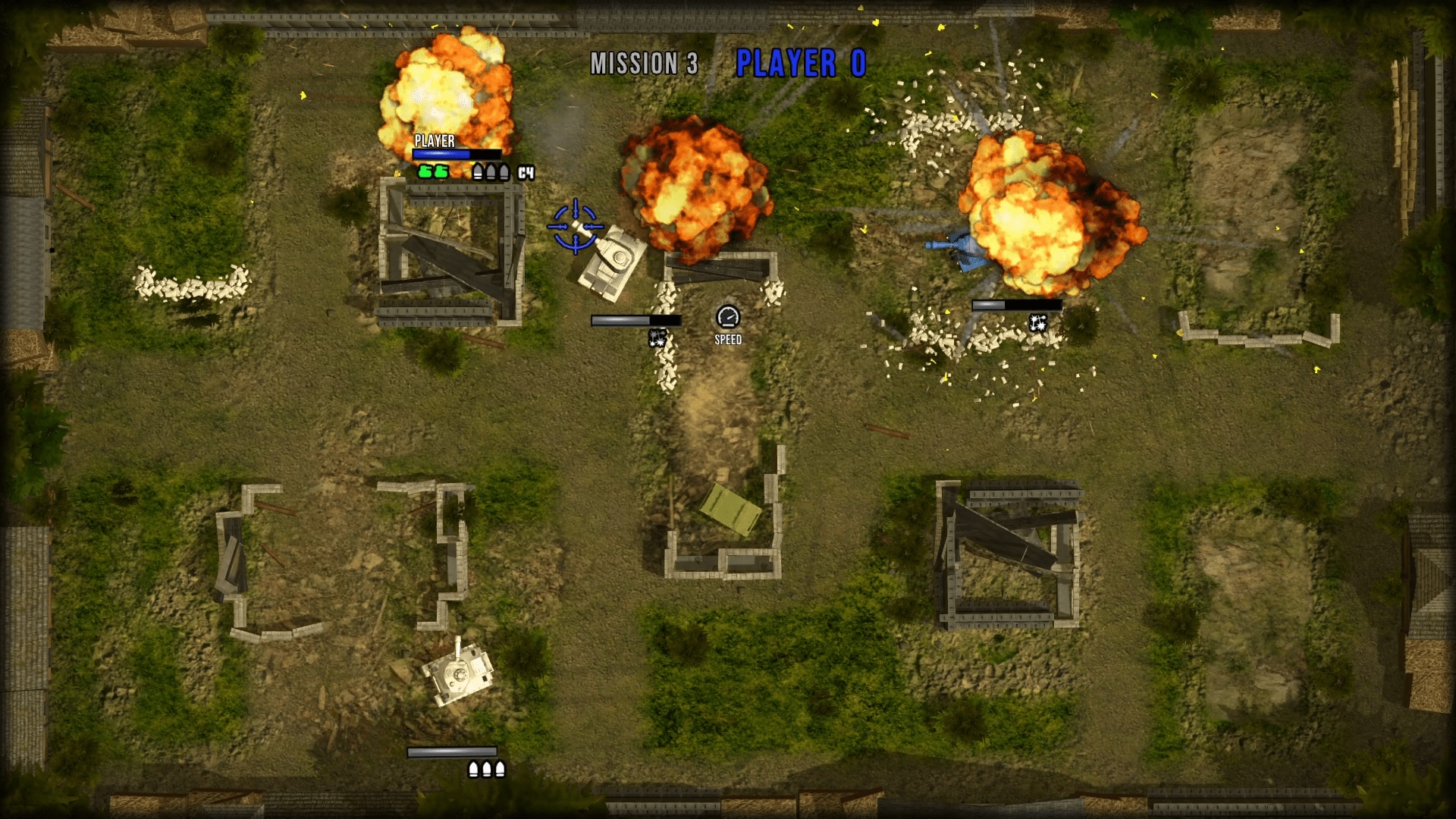Click the SPEED boost gauge pickup icon
The height and width of the screenshot is (819, 1456).
coord(728,318)
